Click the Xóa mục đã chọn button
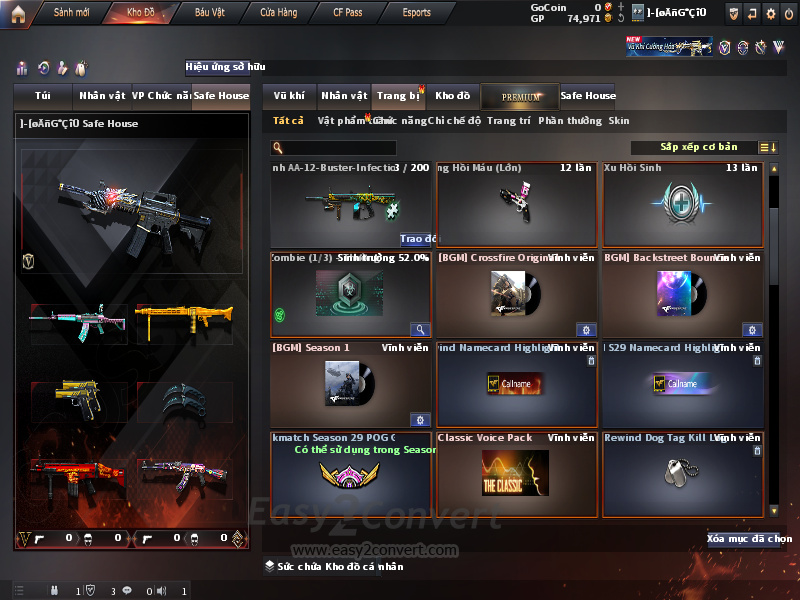This screenshot has width=800, height=600. (749, 539)
